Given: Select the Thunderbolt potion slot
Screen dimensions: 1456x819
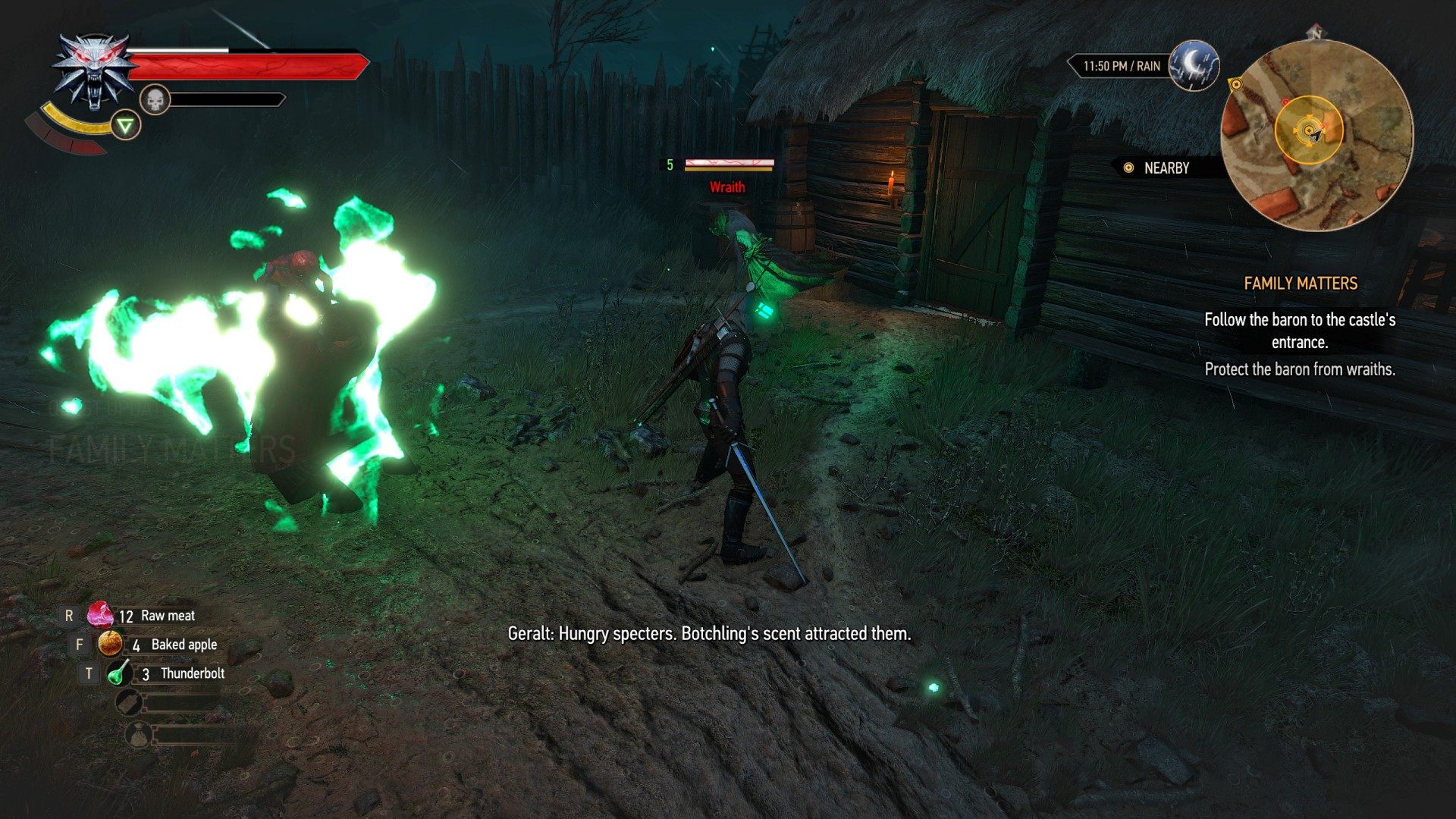Looking at the screenshot, I should click(x=119, y=673).
